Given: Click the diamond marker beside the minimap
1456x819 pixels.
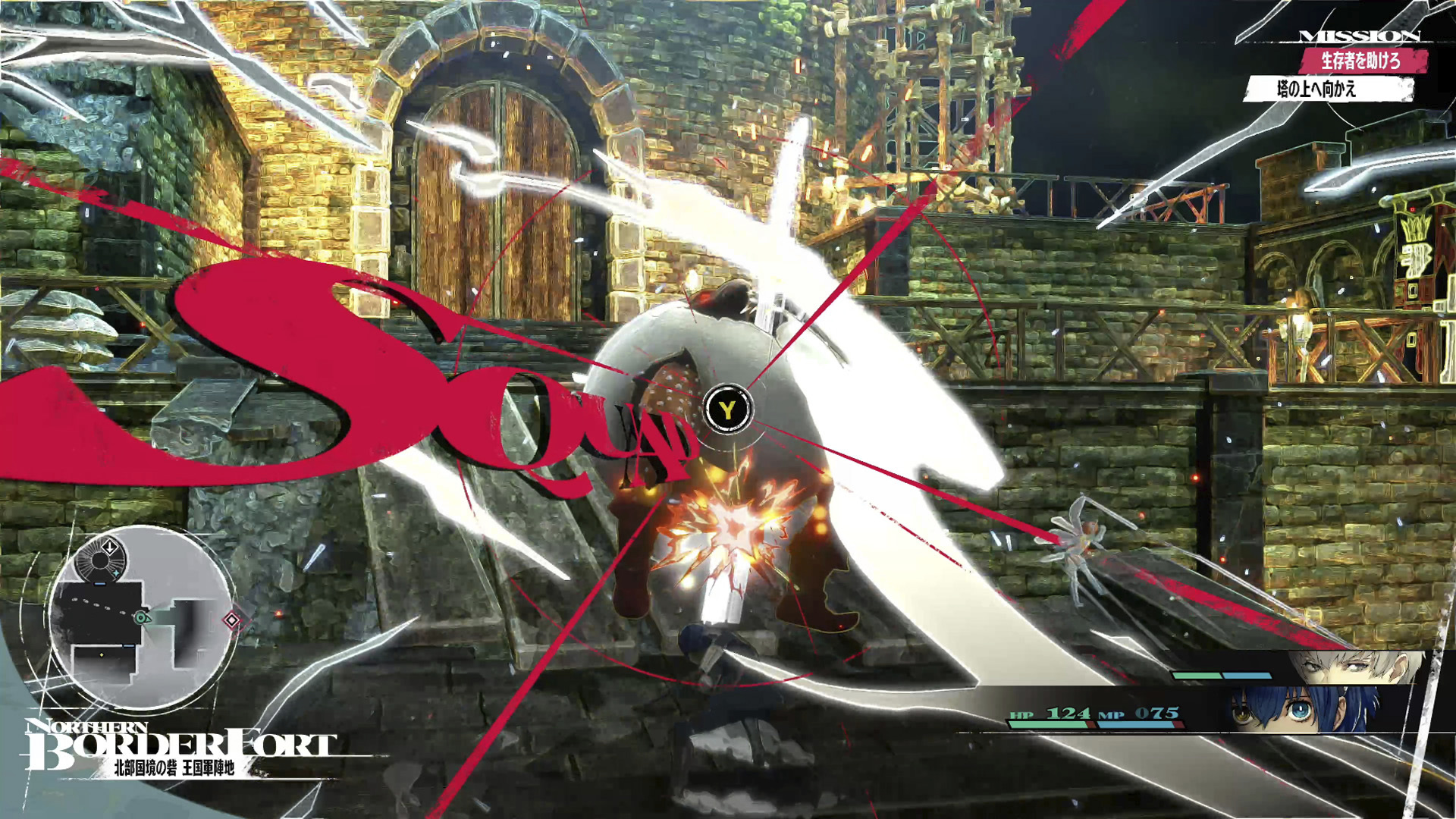Looking at the screenshot, I should 231,621.
